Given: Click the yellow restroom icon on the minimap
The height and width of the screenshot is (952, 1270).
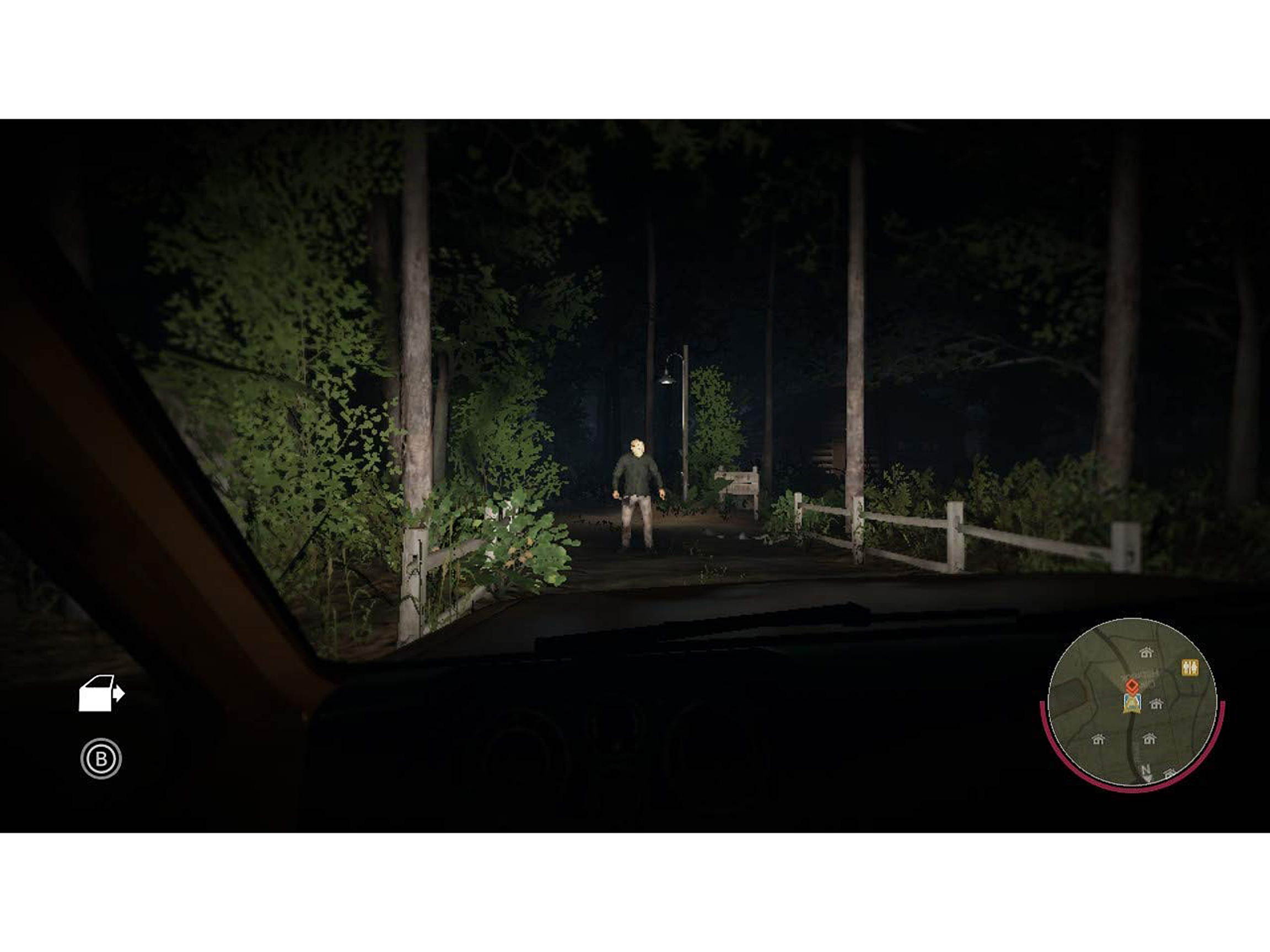Looking at the screenshot, I should 1190,668.
